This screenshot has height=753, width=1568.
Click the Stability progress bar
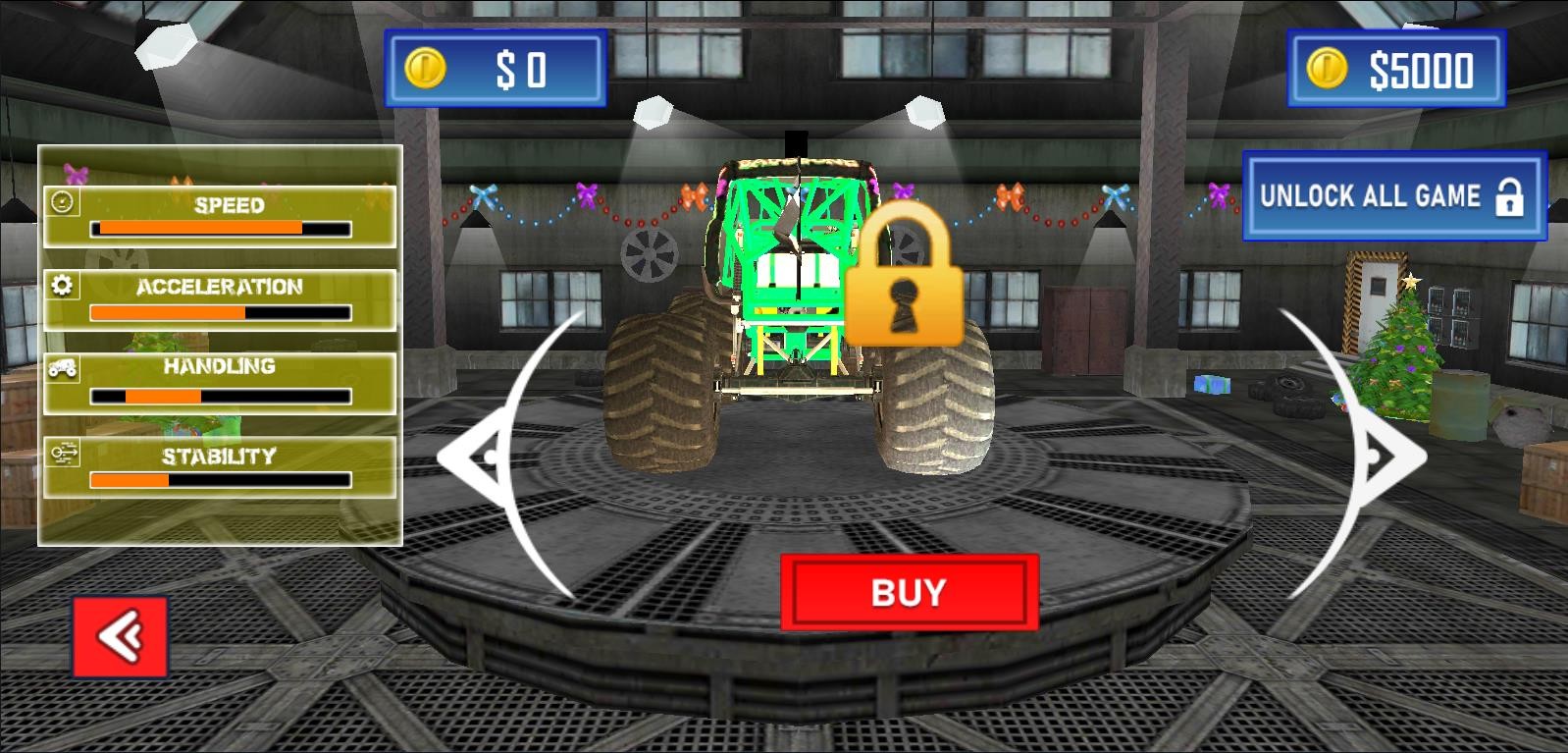(x=221, y=478)
